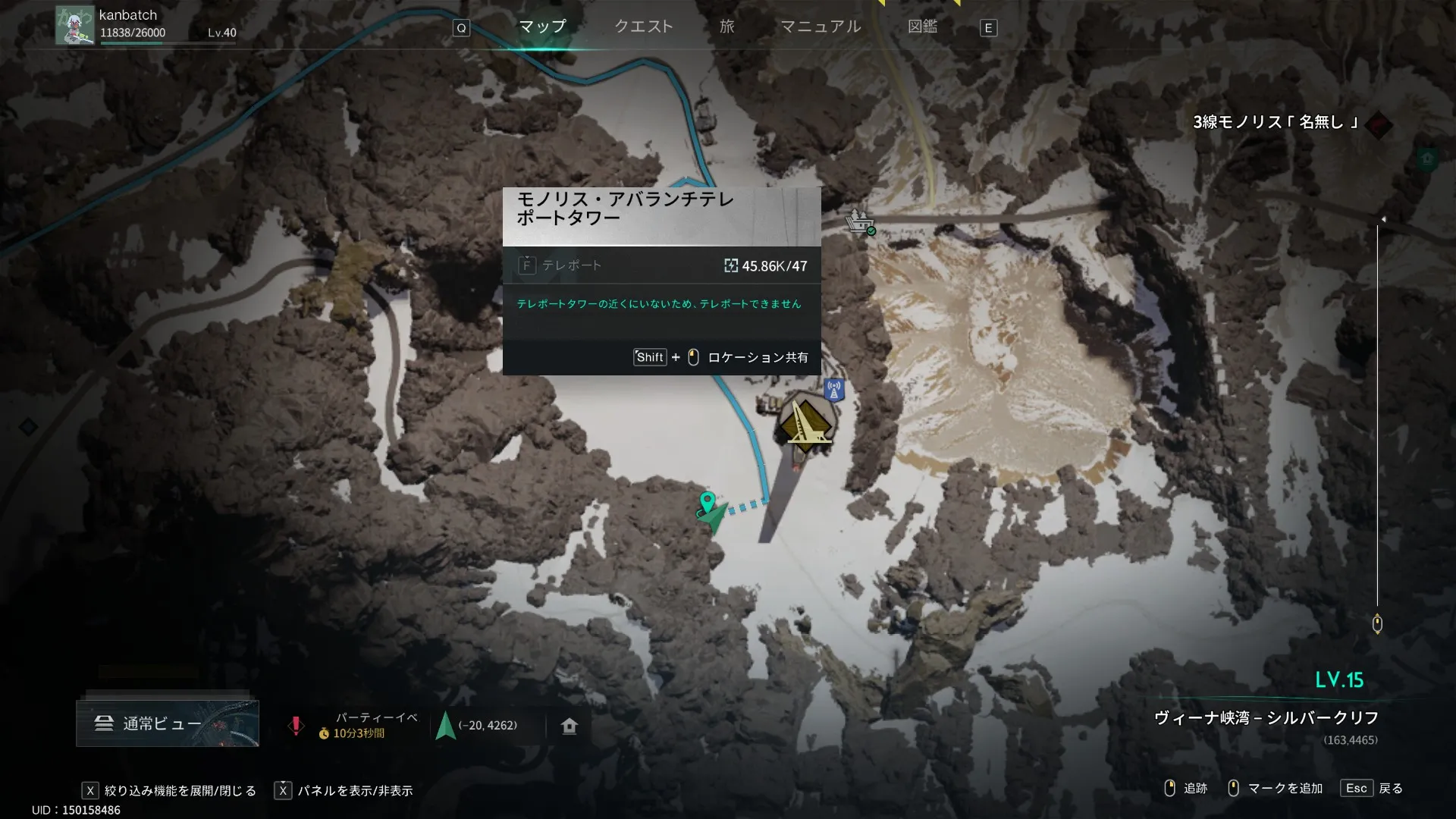Click the green player position arrow icon
Image resolution: width=1456 pixels, height=819 pixels.
click(x=445, y=726)
